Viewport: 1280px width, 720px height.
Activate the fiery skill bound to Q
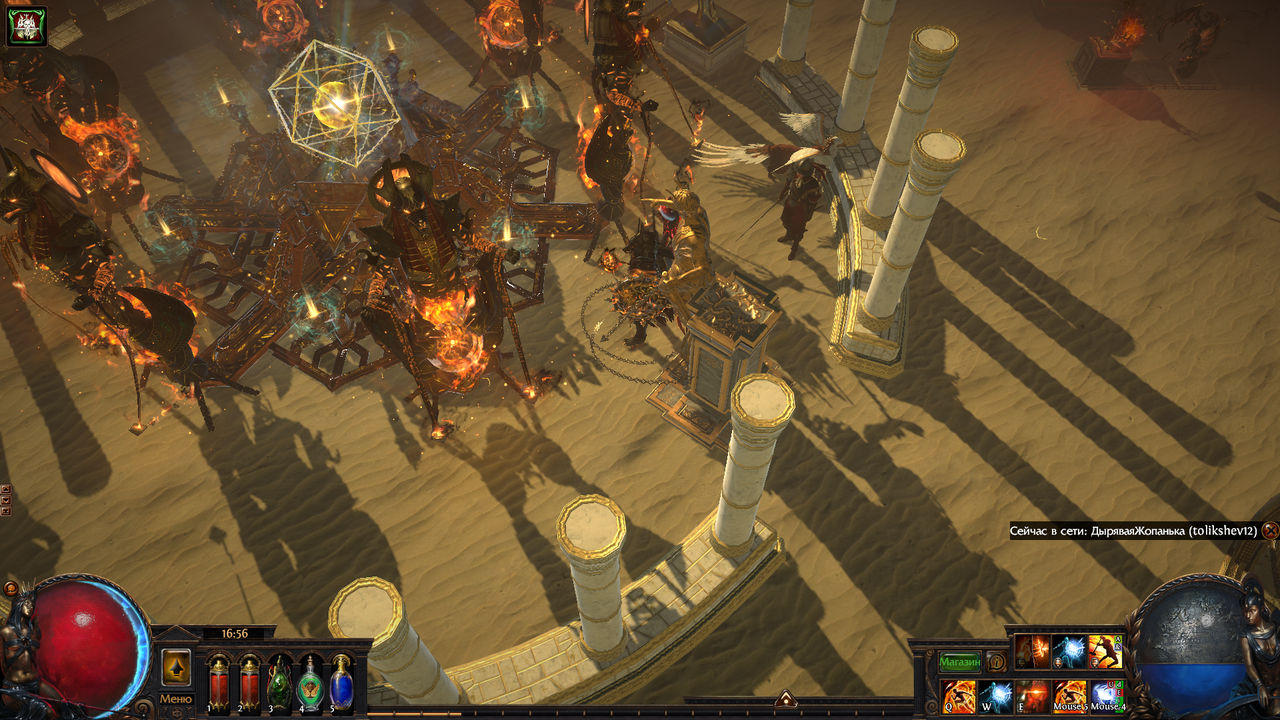coord(959,695)
